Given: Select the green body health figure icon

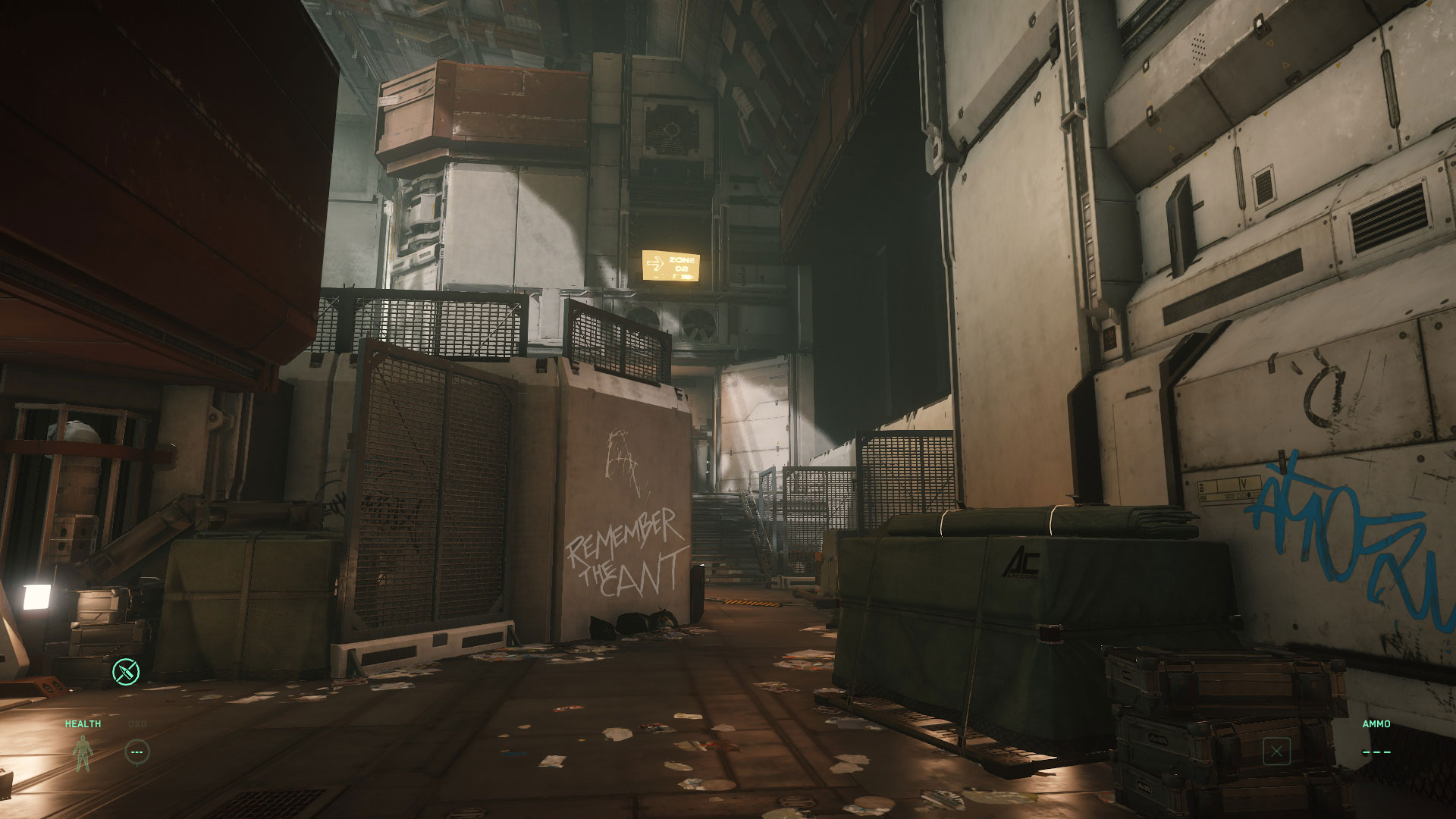Looking at the screenshot, I should tap(82, 753).
